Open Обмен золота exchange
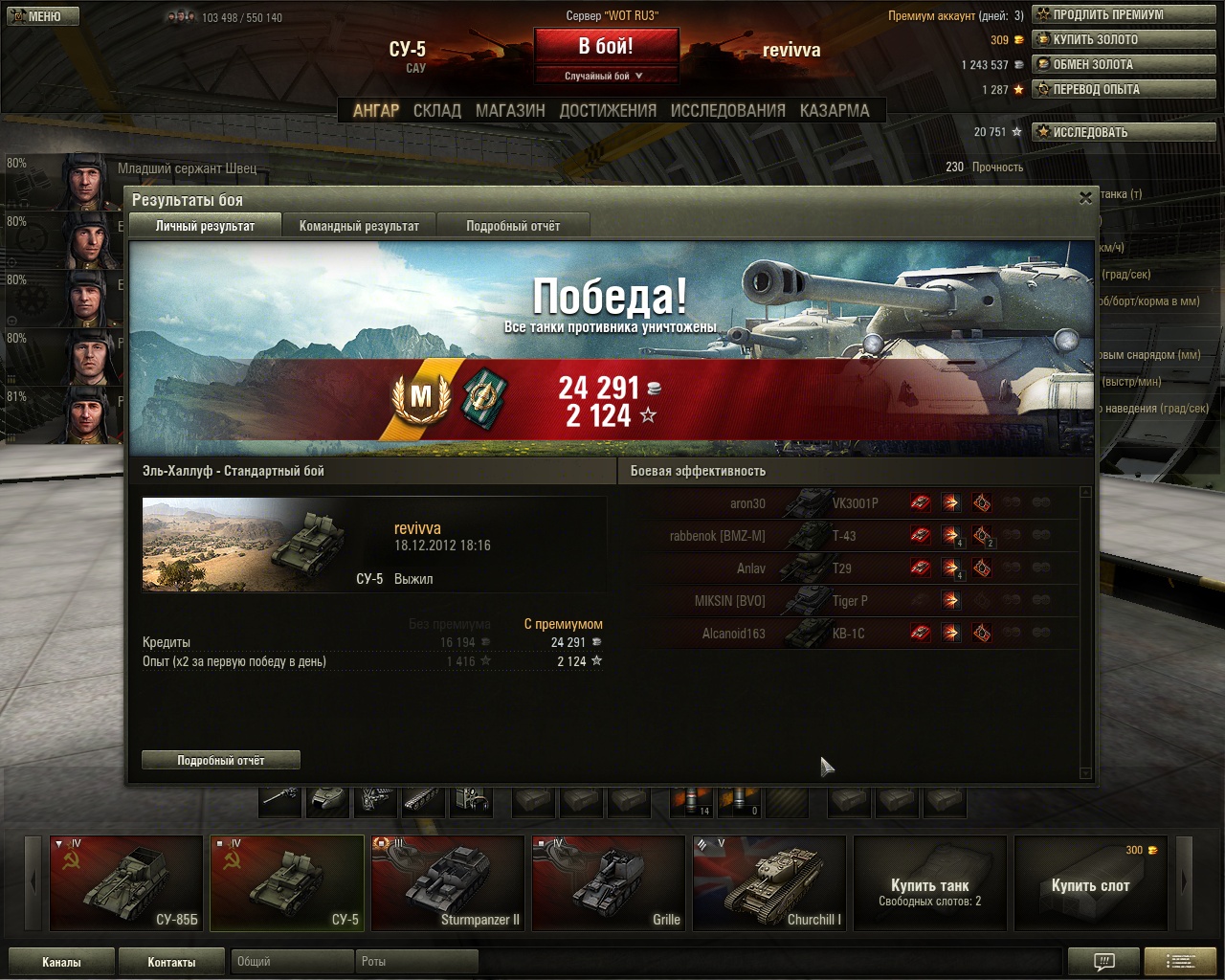The width and height of the screenshot is (1225, 980). coord(1123,65)
